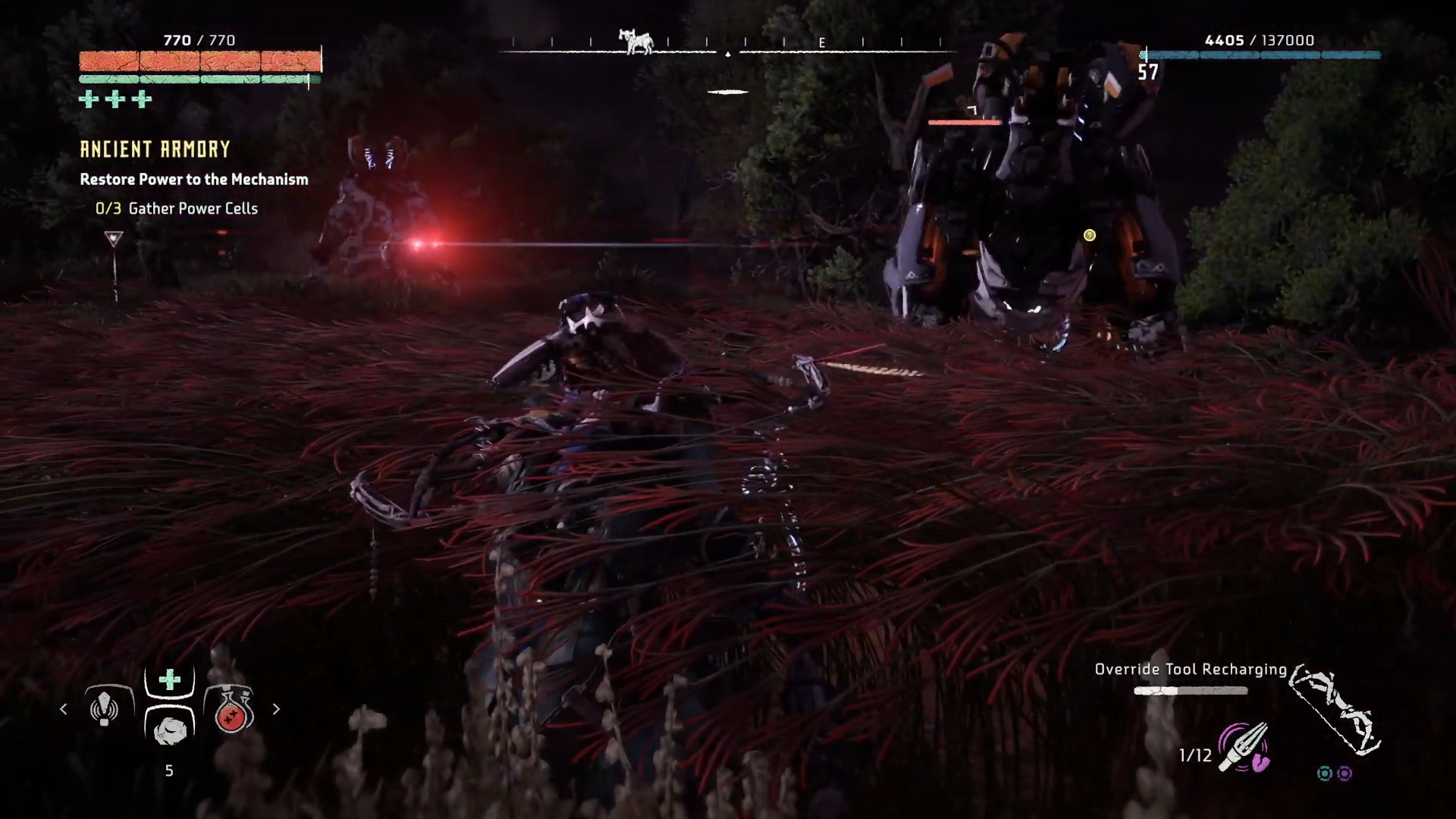1456x819 pixels.
Task: Choose the rock item with count 5
Action: point(170,729)
